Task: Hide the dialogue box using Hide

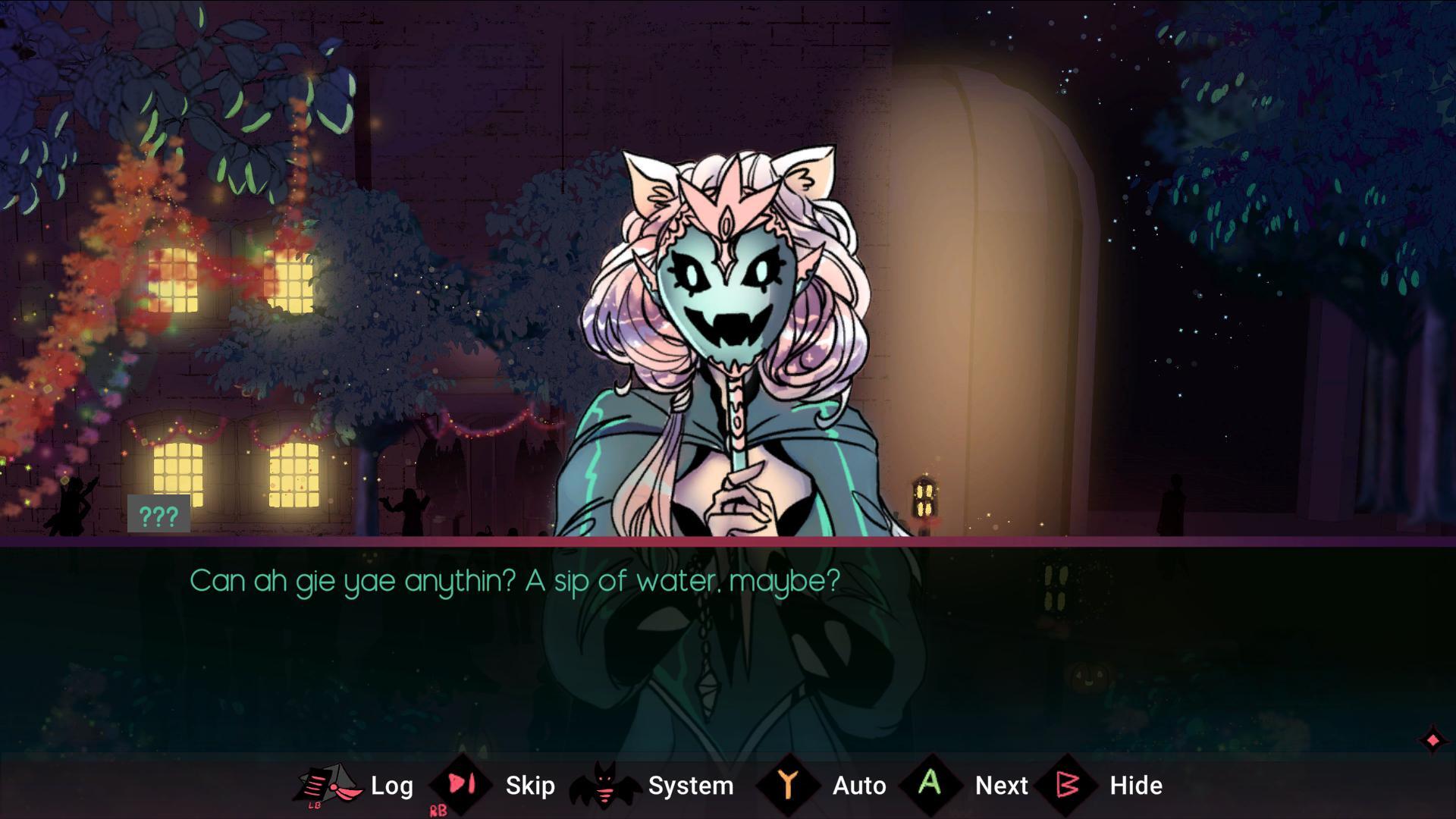Action: tap(1136, 786)
